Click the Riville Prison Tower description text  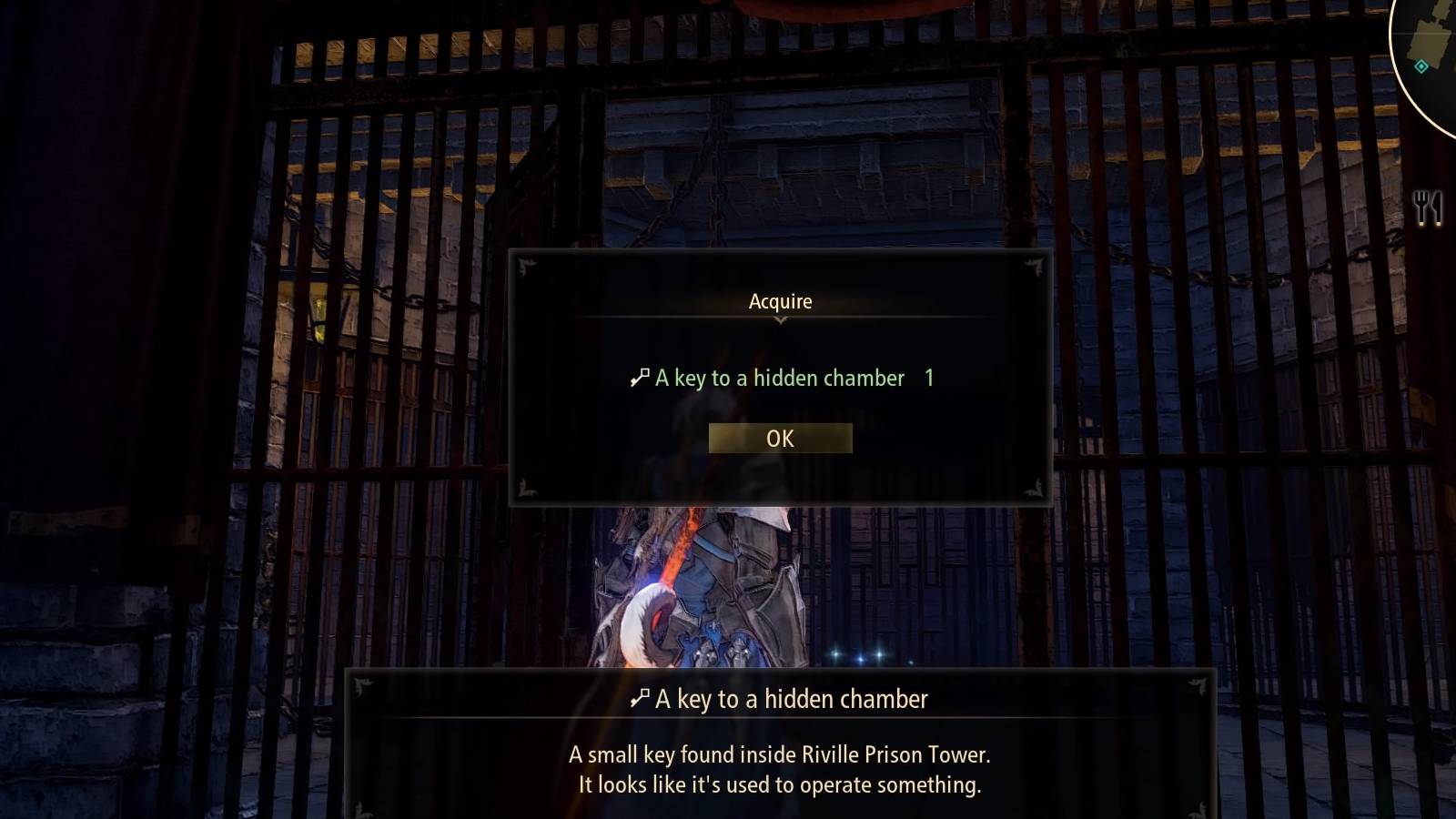(x=778, y=754)
